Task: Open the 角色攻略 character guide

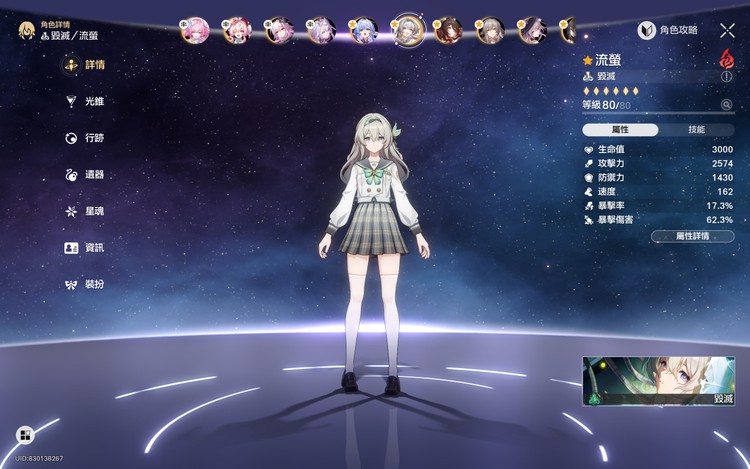Action: click(x=672, y=31)
